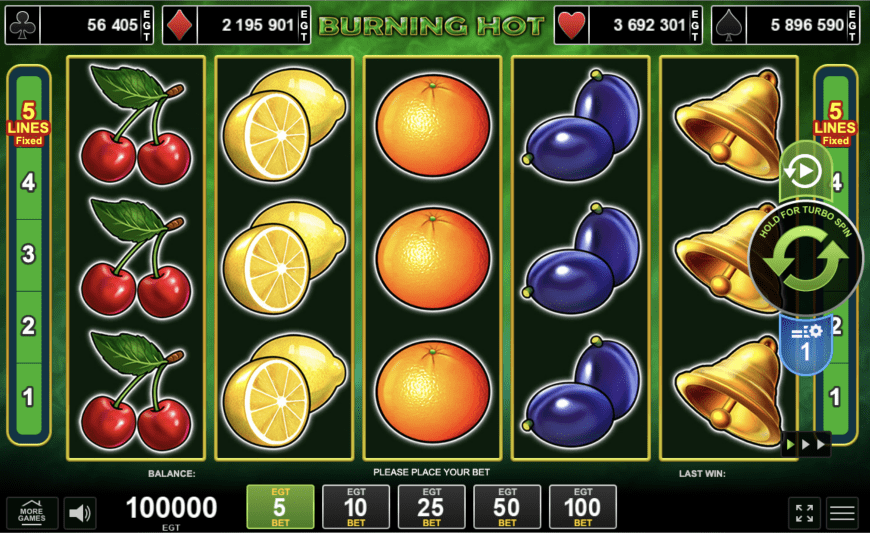Open the blue bet settings button
Image resolution: width=870 pixels, height=533 pixels.
pos(806,343)
